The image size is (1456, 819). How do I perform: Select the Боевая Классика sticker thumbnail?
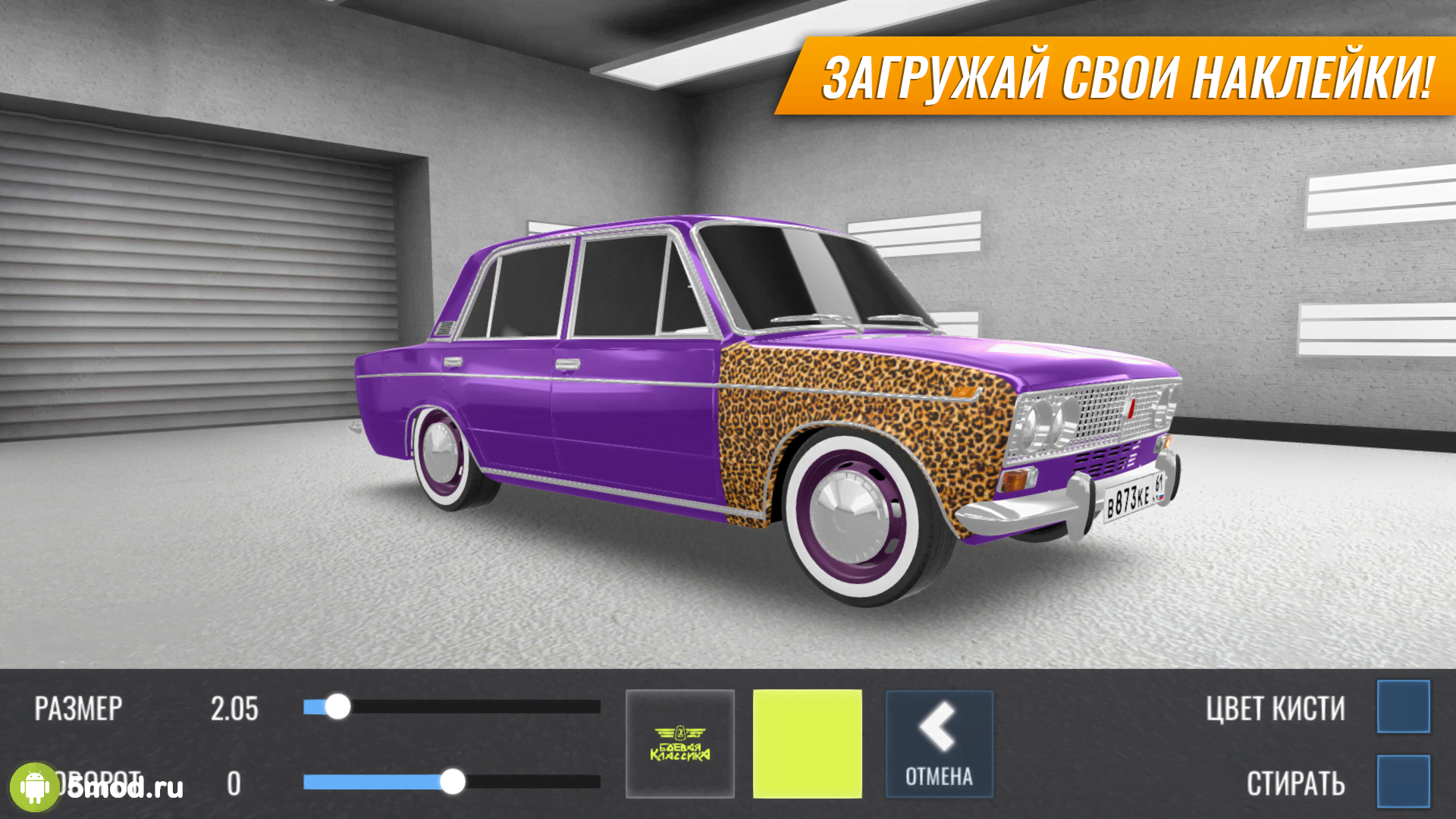pos(680,743)
